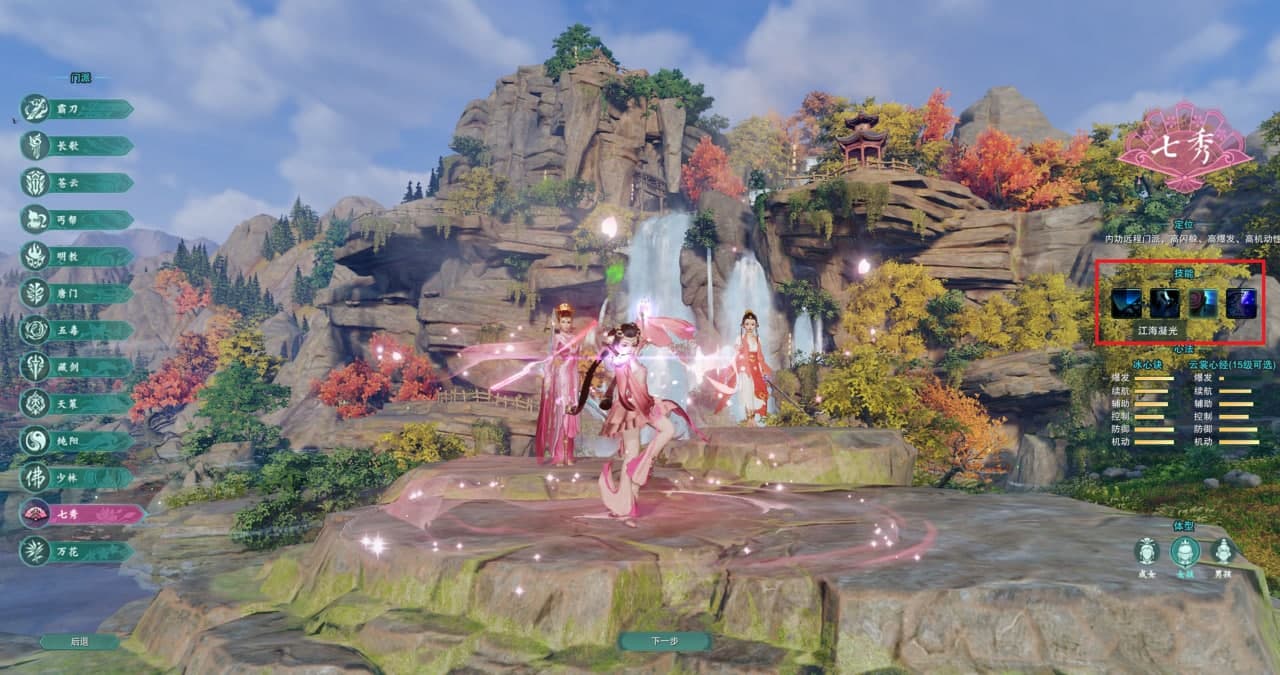Select the highlighted 七秀 sect
1280x675 pixels.
point(80,514)
